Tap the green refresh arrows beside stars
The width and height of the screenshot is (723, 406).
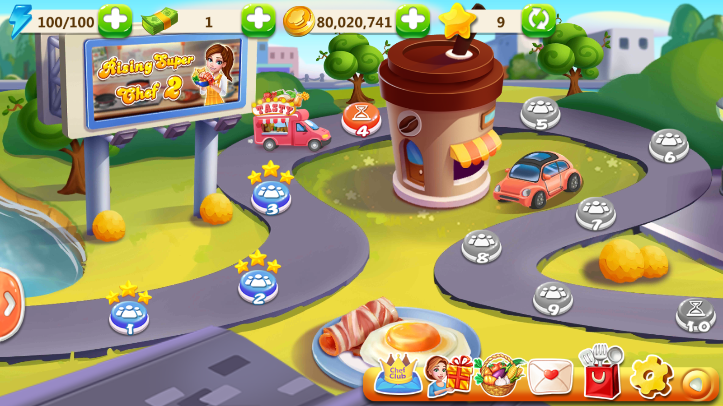[538, 19]
